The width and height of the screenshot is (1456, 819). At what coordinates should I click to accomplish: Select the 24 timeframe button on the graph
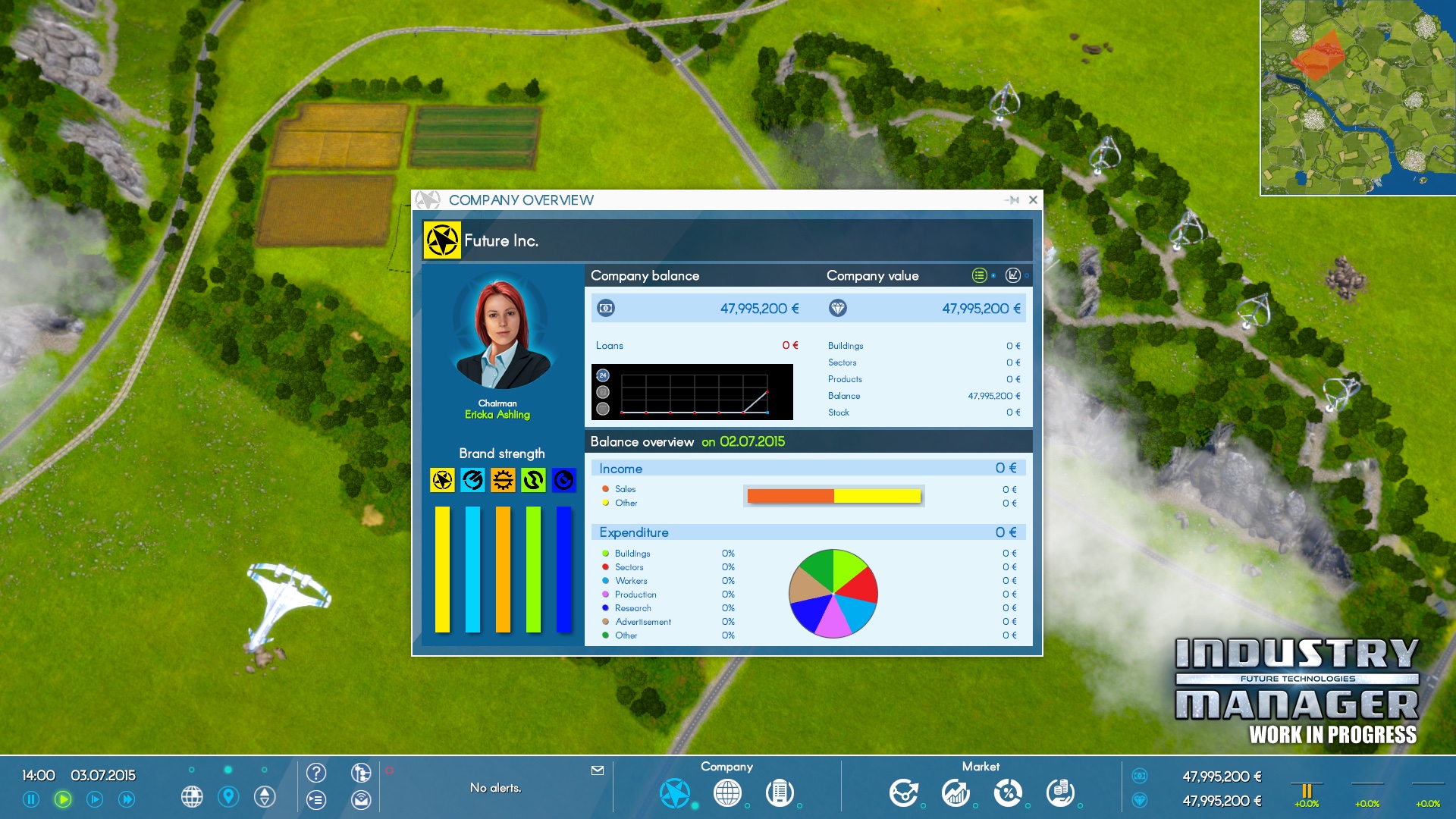point(603,375)
